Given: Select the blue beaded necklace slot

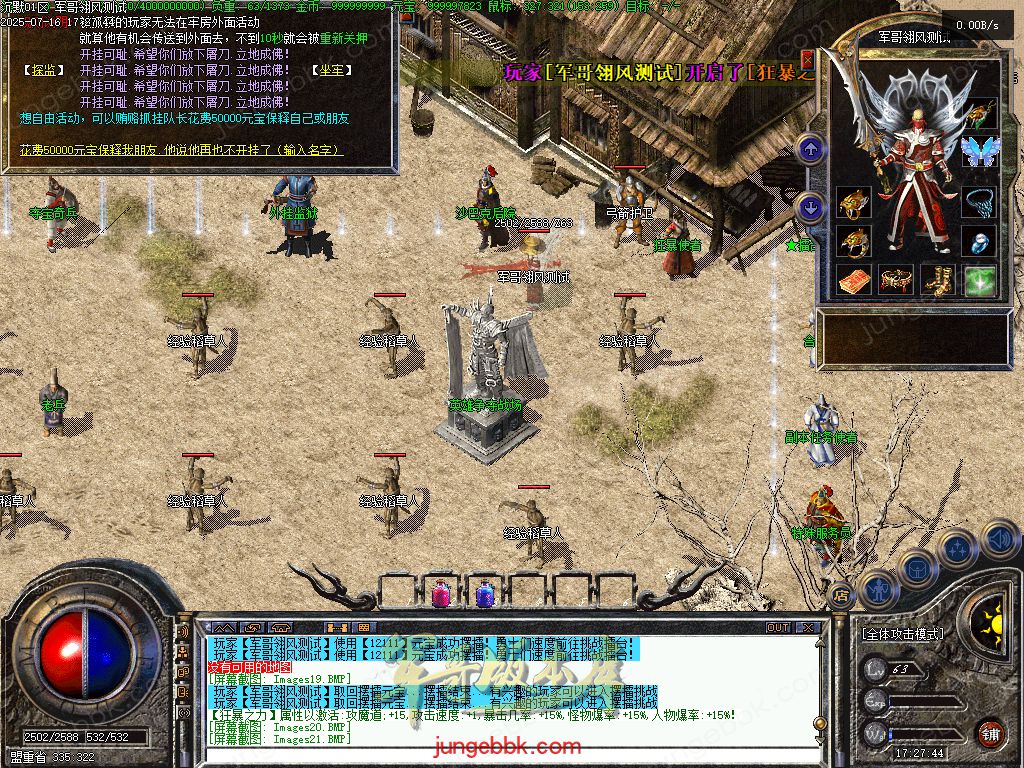Looking at the screenshot, I should [x=979, y=202].
